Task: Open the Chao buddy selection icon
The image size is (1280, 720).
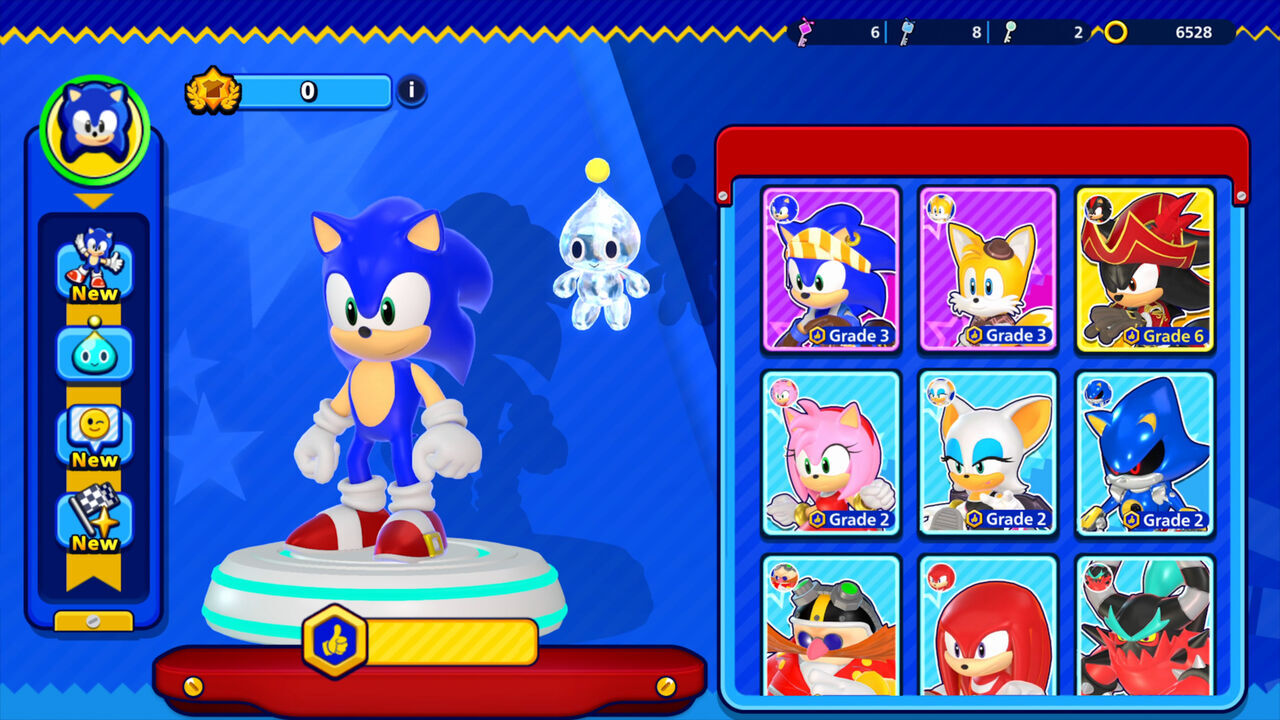Action: tap(93, 353)
